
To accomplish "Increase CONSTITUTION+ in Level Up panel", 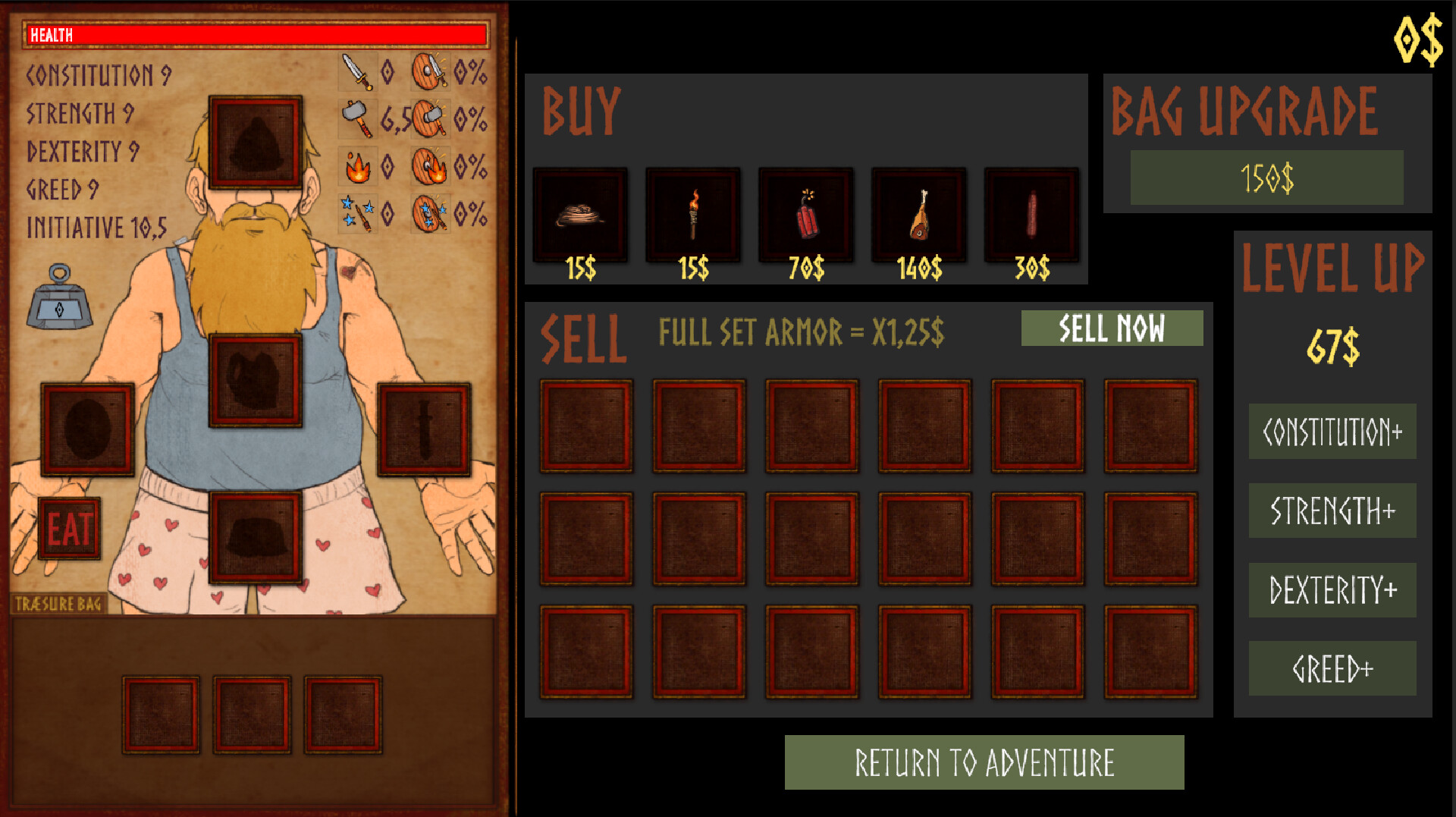I will tap(1332, 432).
